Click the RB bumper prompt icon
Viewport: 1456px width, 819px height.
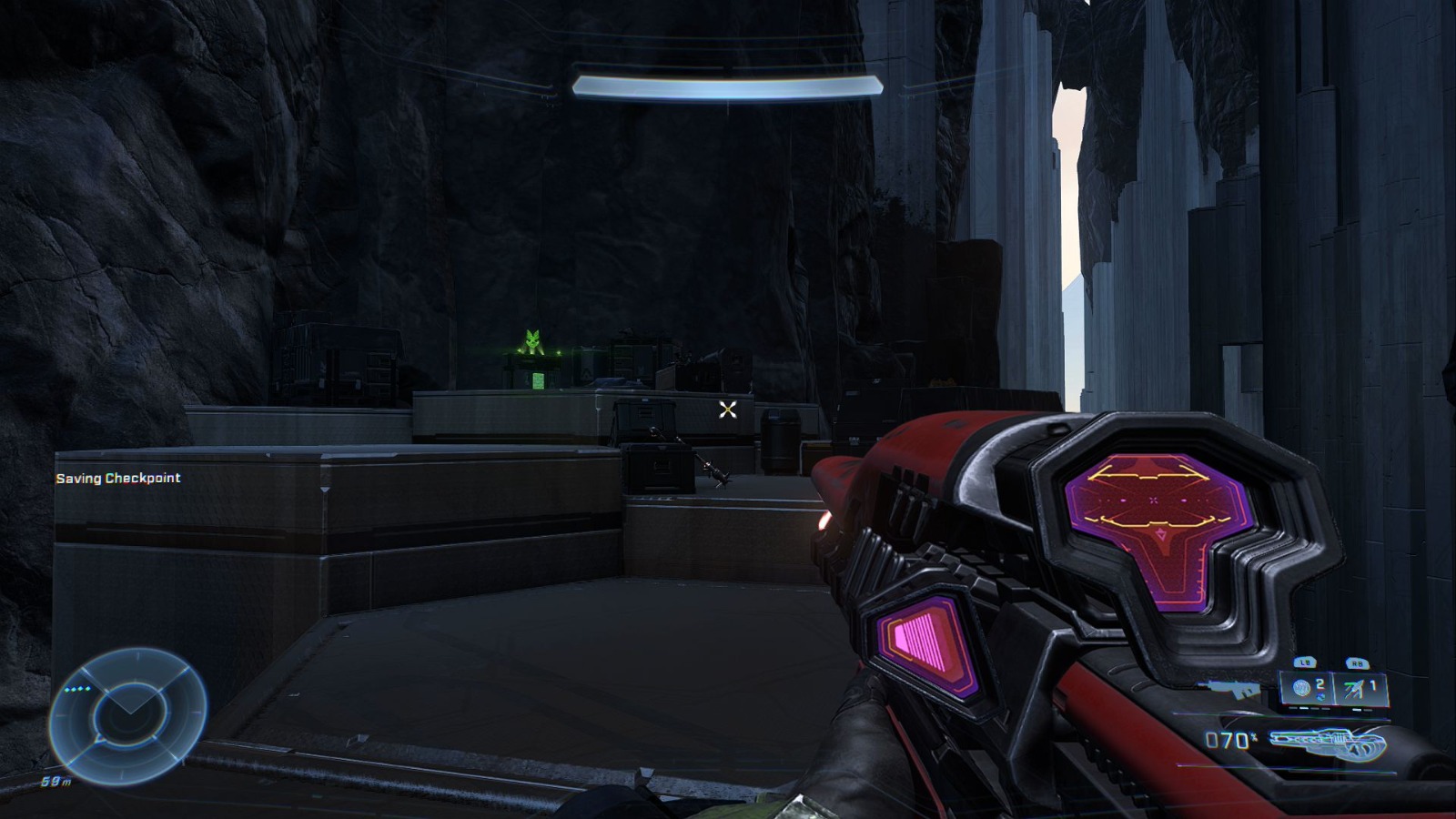[1356, 662]
